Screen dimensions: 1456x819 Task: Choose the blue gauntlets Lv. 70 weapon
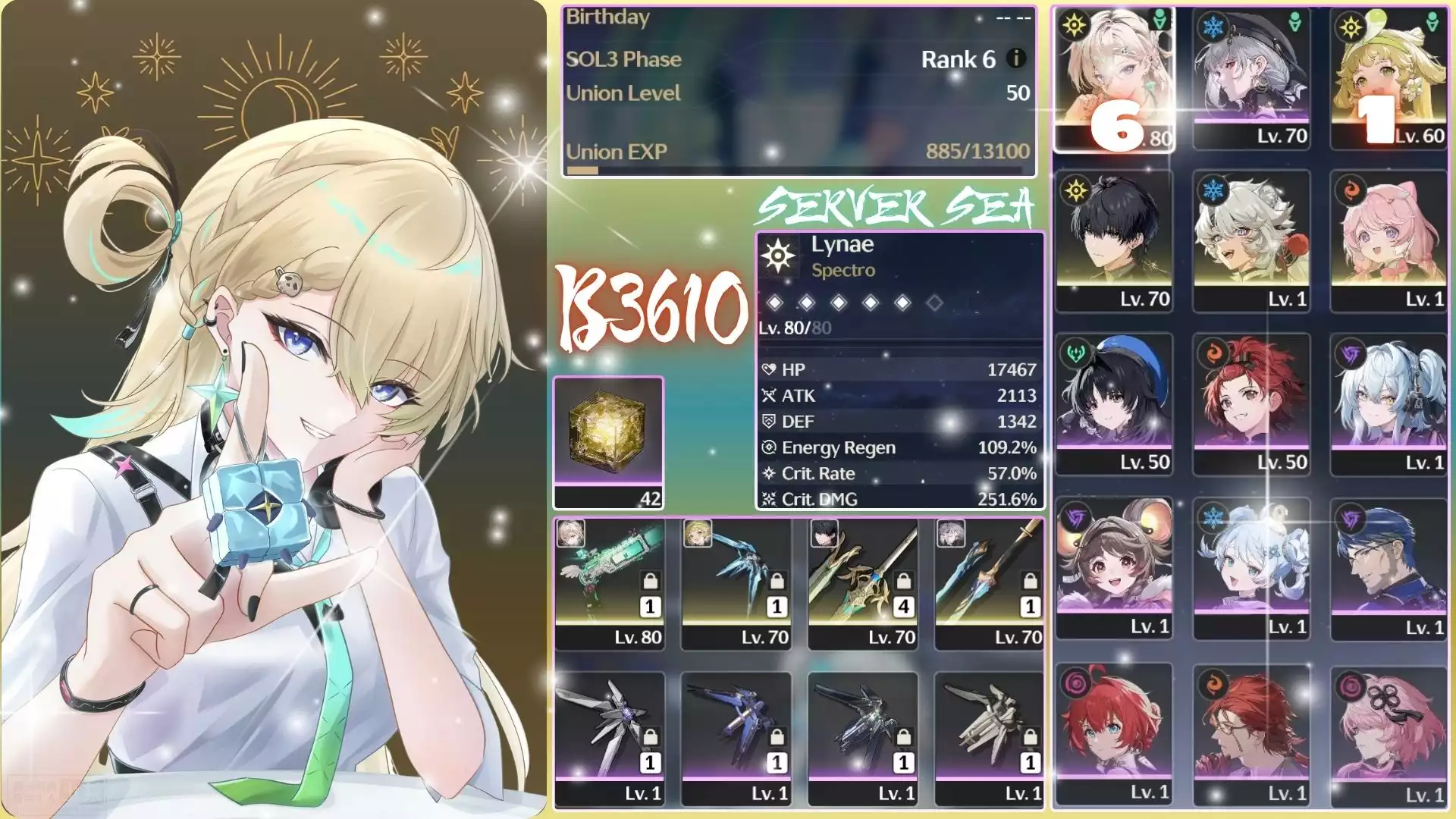(x=736, y=583)
